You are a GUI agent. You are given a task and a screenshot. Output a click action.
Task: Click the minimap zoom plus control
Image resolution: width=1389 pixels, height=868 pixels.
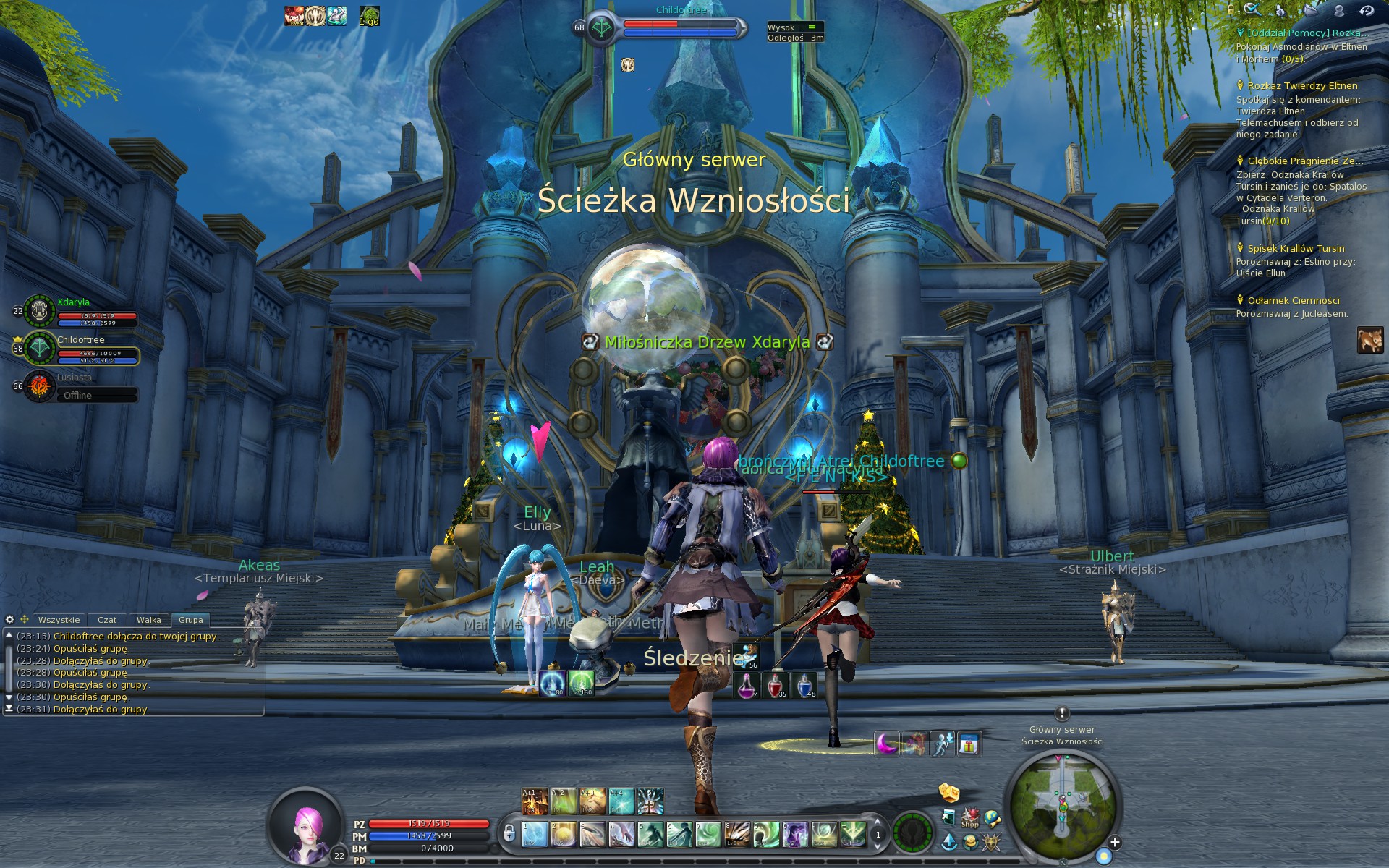[x=1115, y=842]
